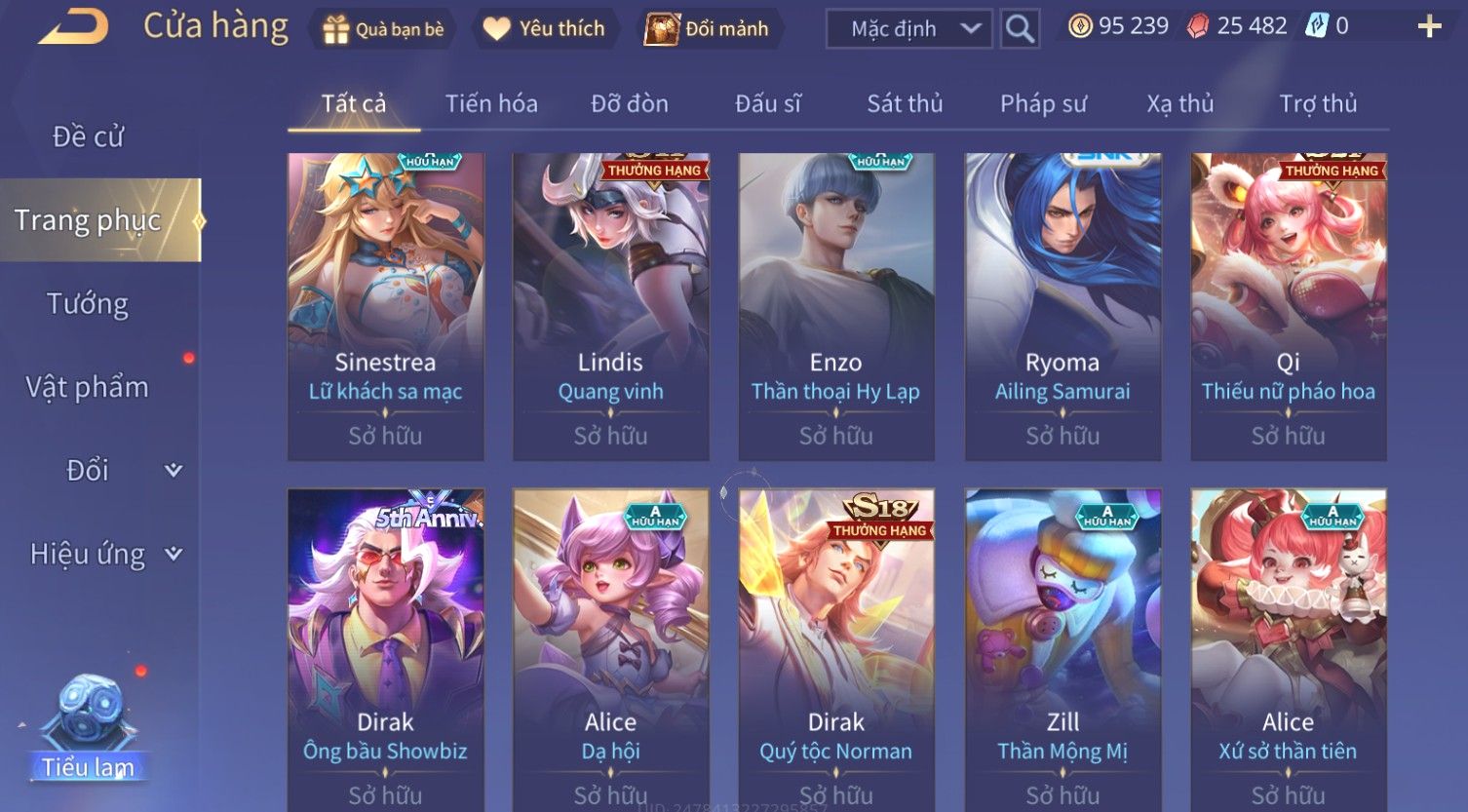Screen dimensions: 1468x812
Task: Expand the Mặc định sort dropdown
Action: point(909,29)
